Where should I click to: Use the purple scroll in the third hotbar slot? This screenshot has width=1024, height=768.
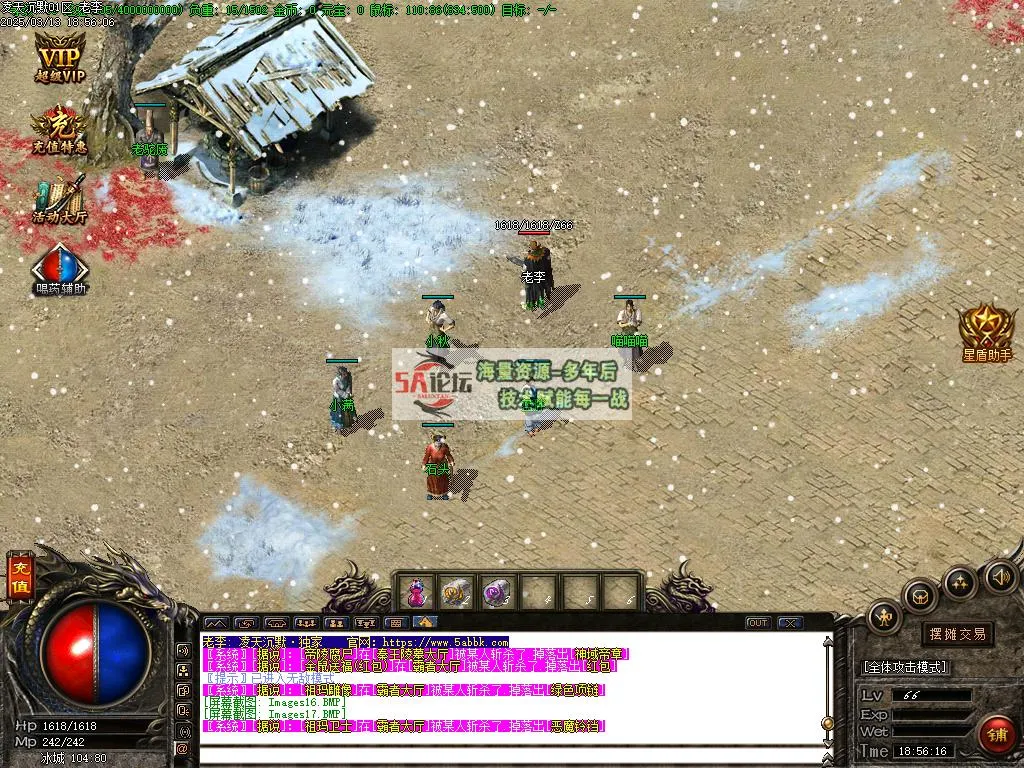click(497, 593)
